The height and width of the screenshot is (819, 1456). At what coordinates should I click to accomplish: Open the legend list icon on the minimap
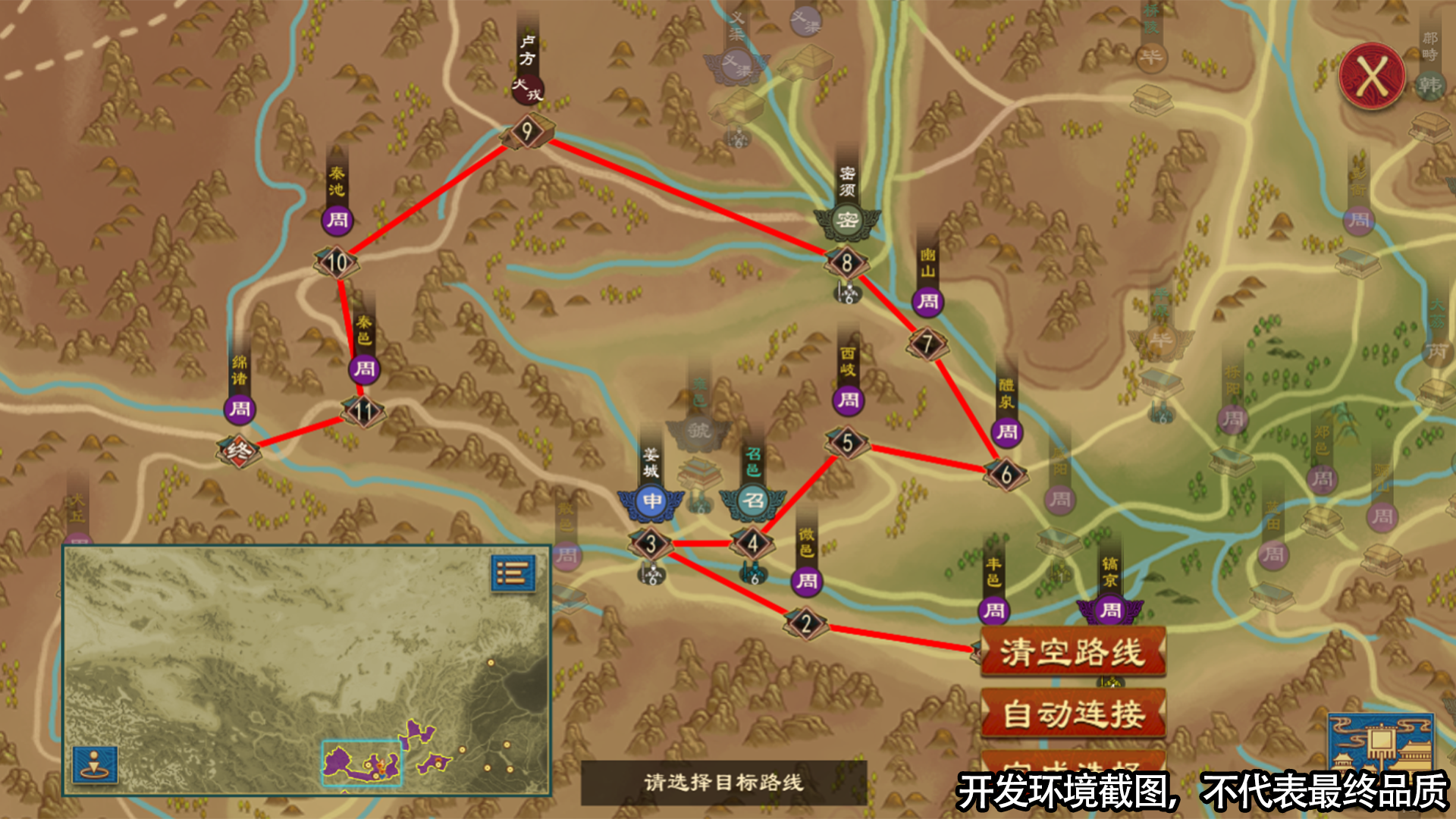[512, 575]
